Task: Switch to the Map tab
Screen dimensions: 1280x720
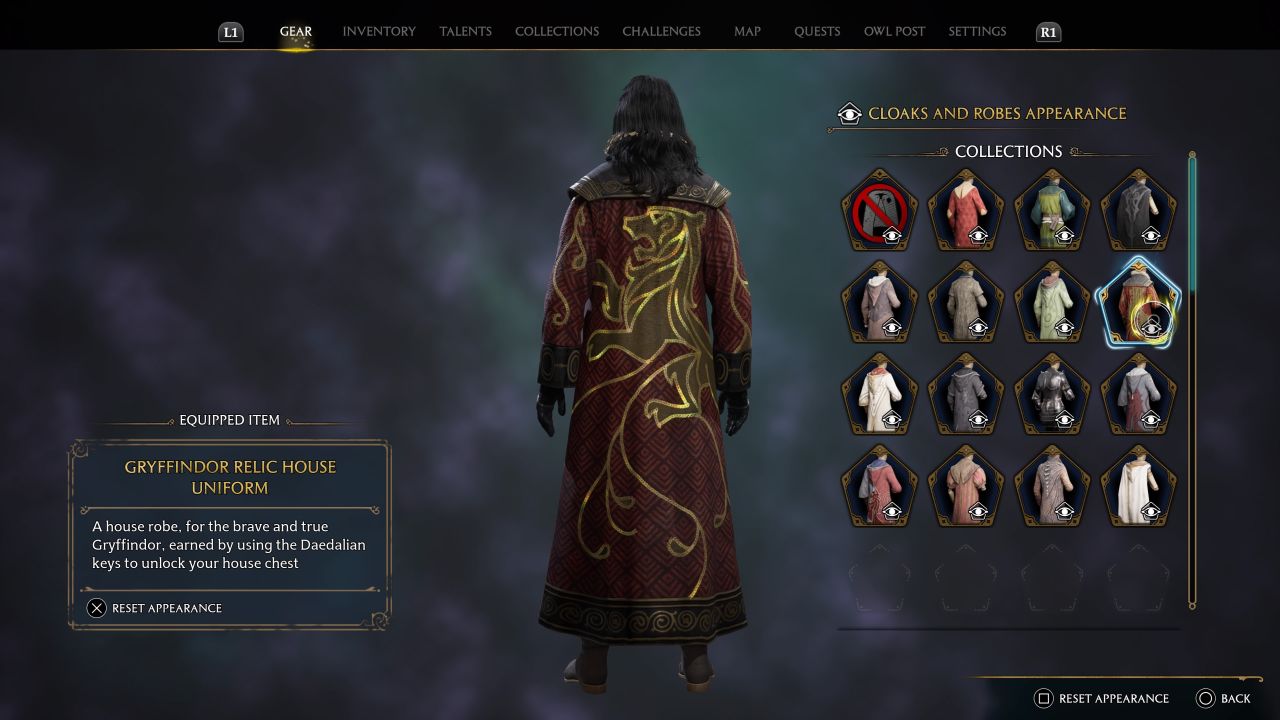Action: coord(747,31)
